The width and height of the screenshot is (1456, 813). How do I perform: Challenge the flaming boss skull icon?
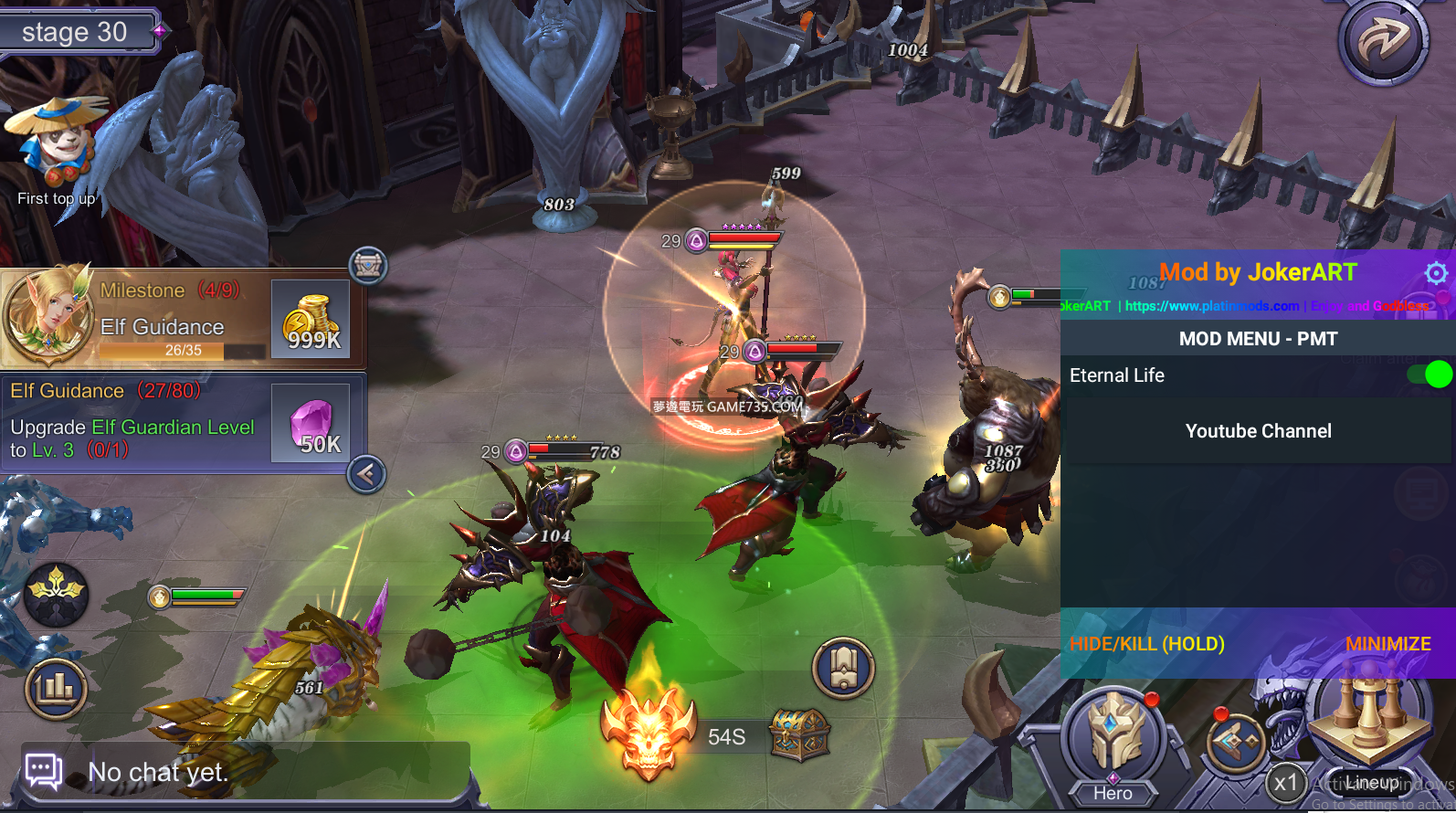[649, 733]
